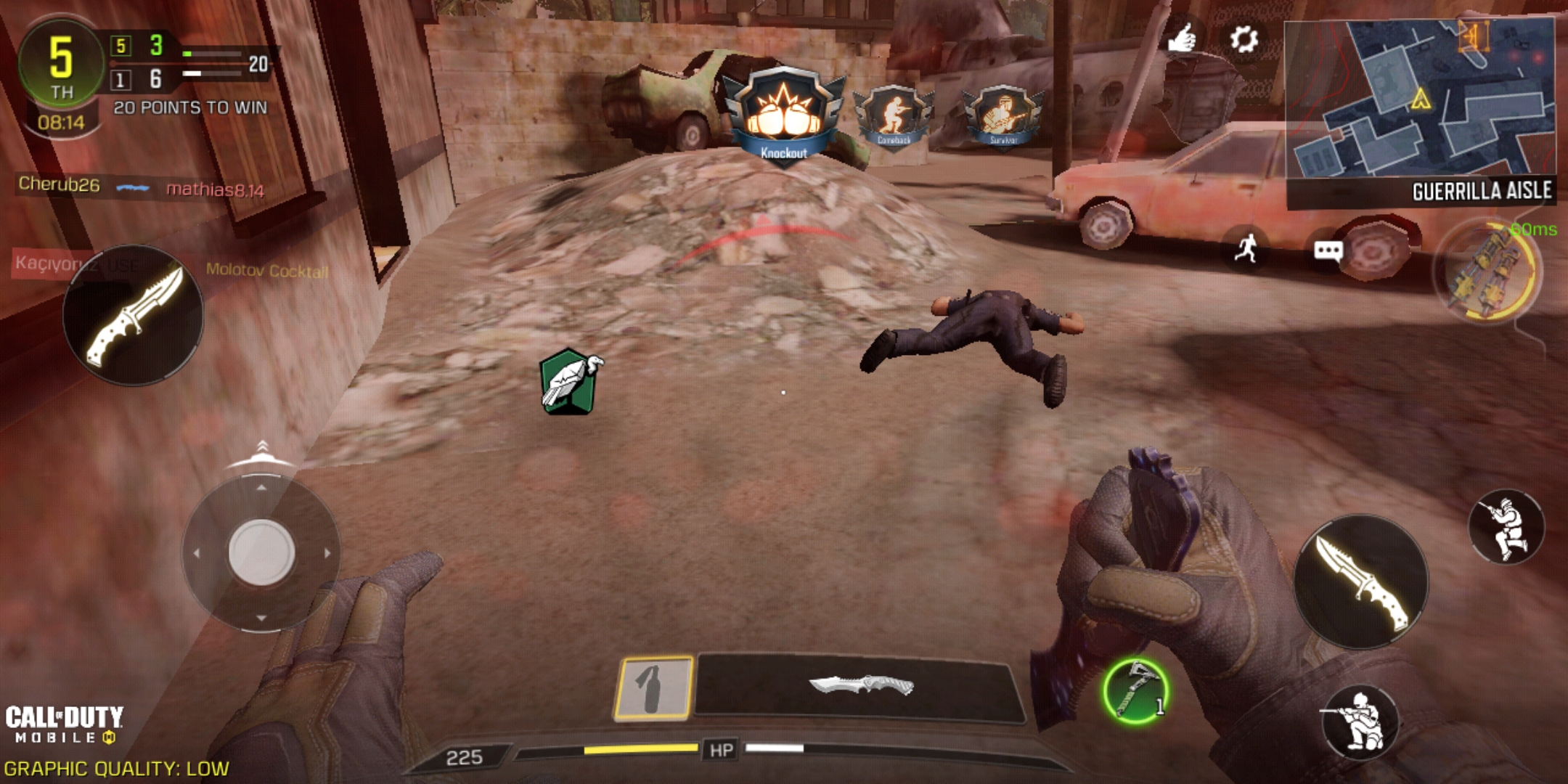Tap the jumping soldier button

coord(1506,526)
